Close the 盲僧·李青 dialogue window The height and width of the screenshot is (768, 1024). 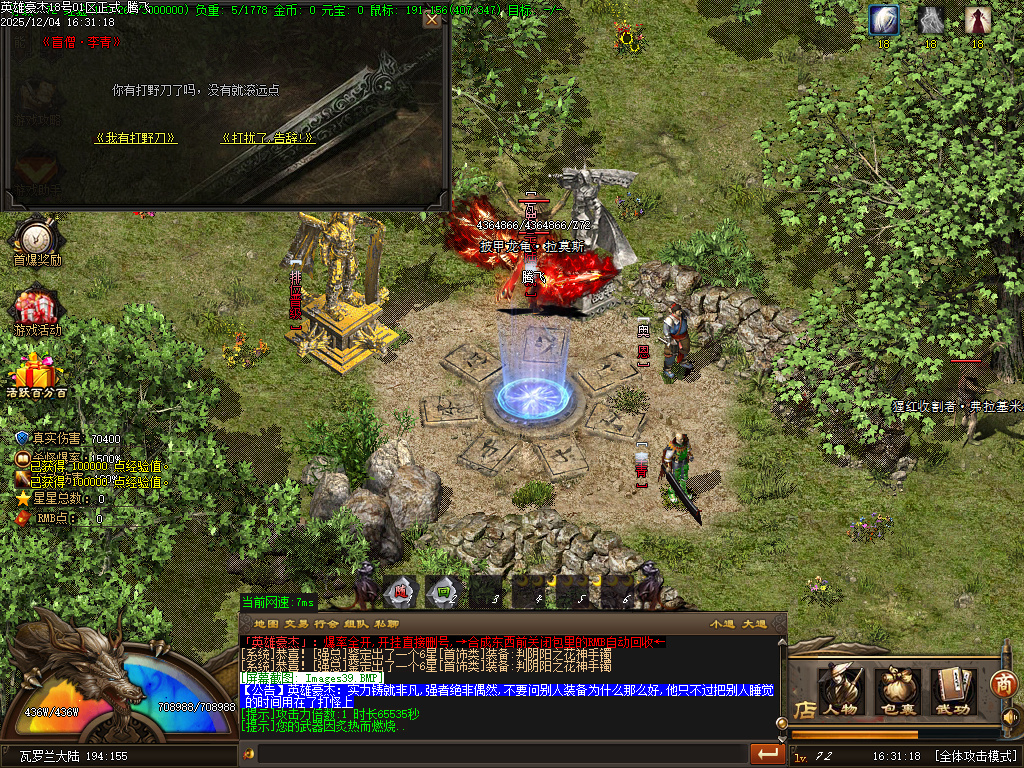(431, 19)
